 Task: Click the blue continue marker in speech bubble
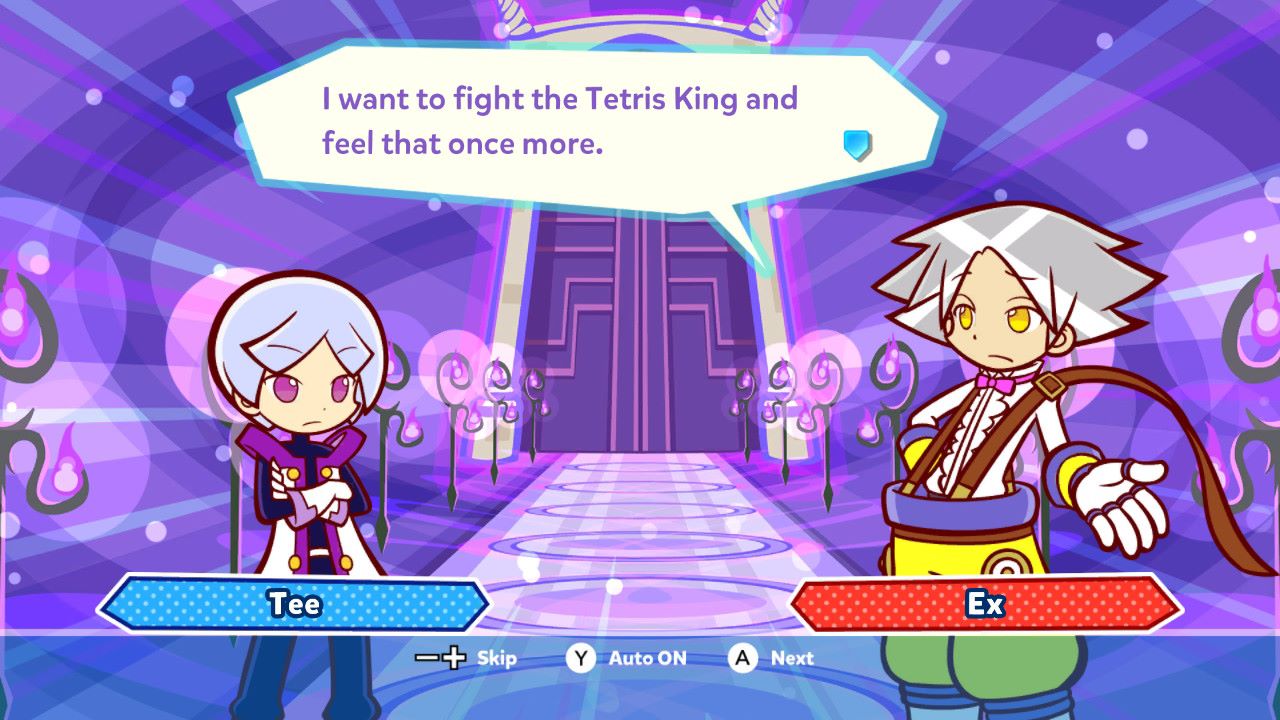click(857, 146)
